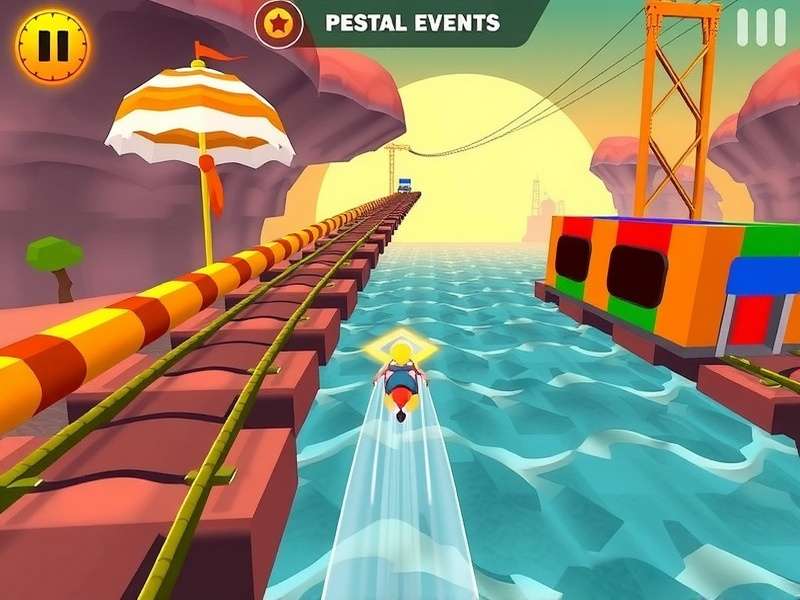Open the Pestal Events banner
Image resolution: width=800 pixels, height=600 pixels.
[414, 22]
